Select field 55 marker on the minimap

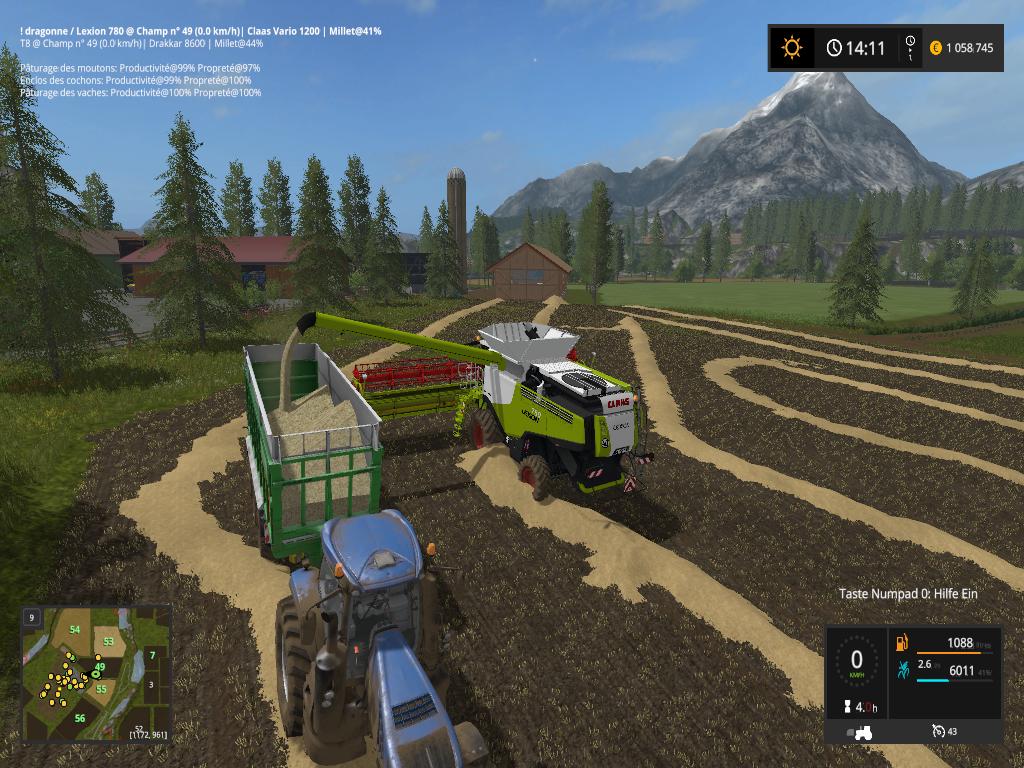[x=102, y=688]
